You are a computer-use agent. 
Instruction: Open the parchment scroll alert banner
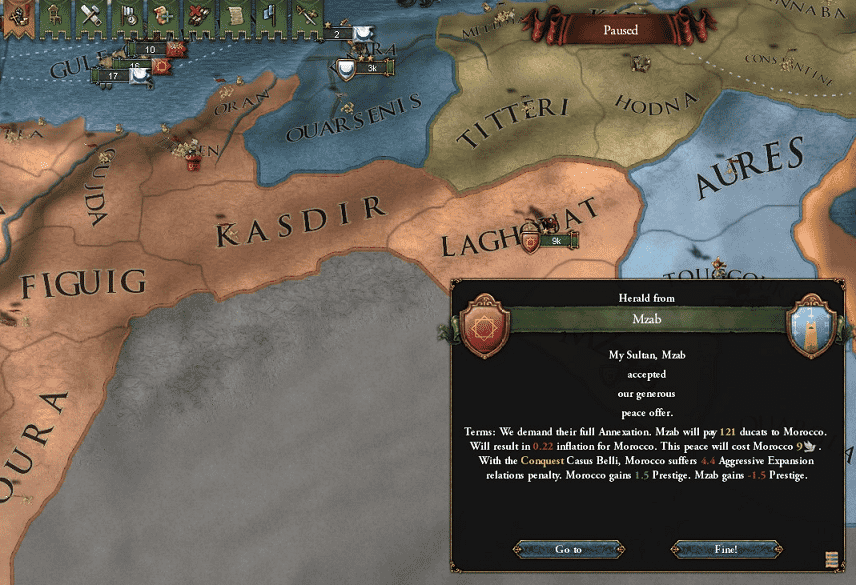[233, 16]
